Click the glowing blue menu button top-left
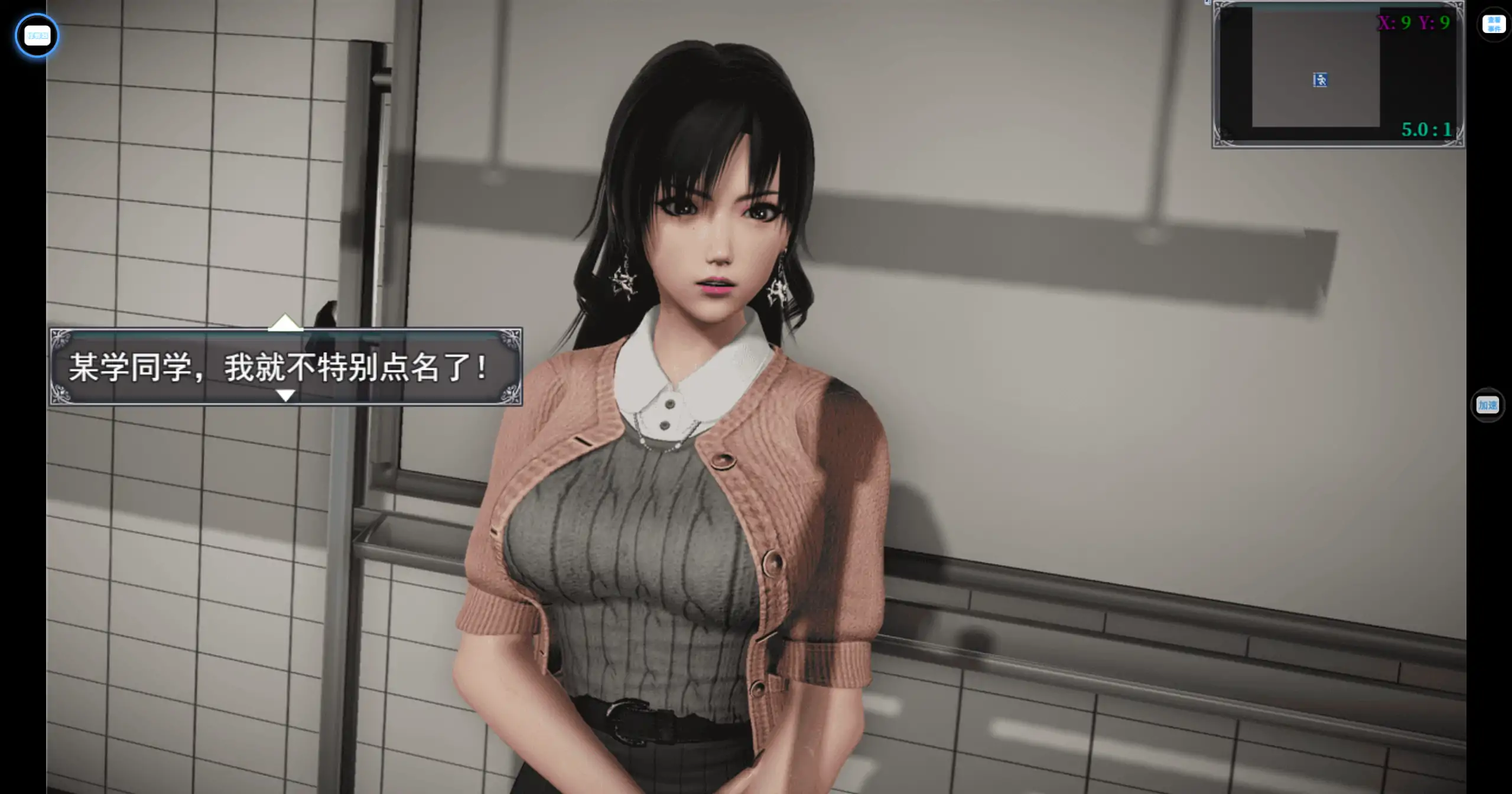The height and width of the screenshot is (794, 1512). click(37, 35)
